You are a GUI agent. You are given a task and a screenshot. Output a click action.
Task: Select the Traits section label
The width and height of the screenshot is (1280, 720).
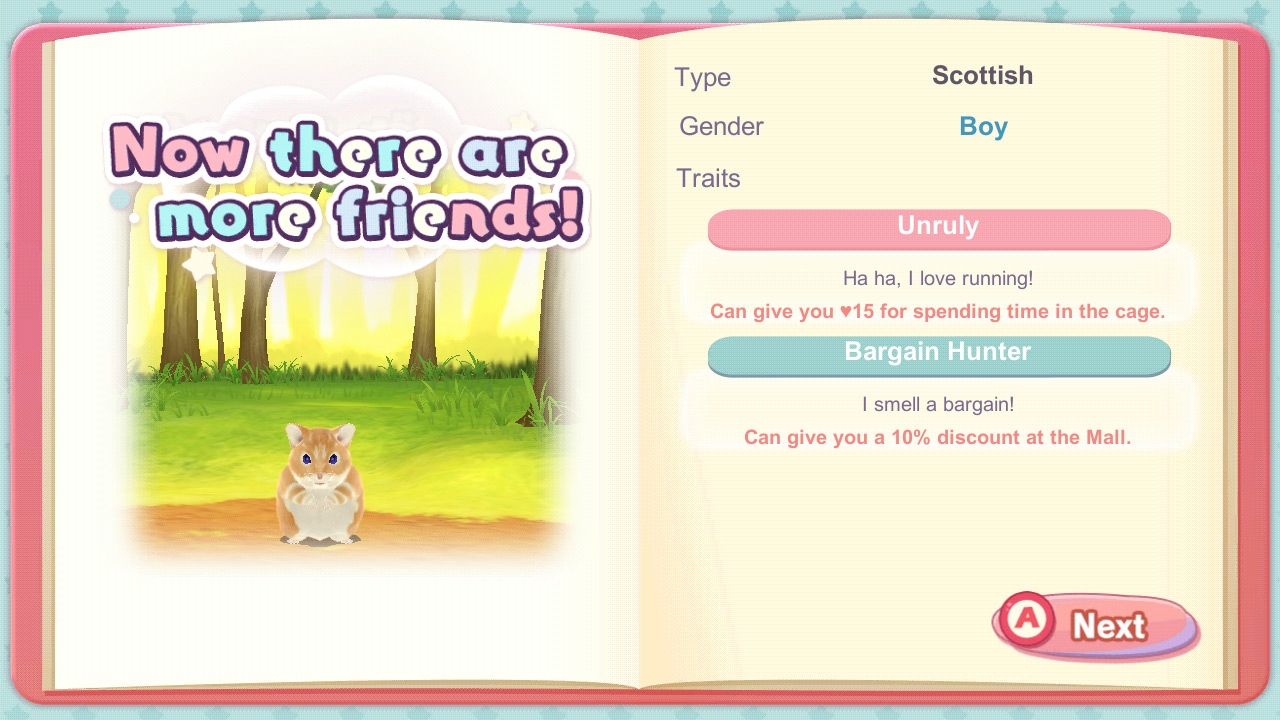(708, 178)
